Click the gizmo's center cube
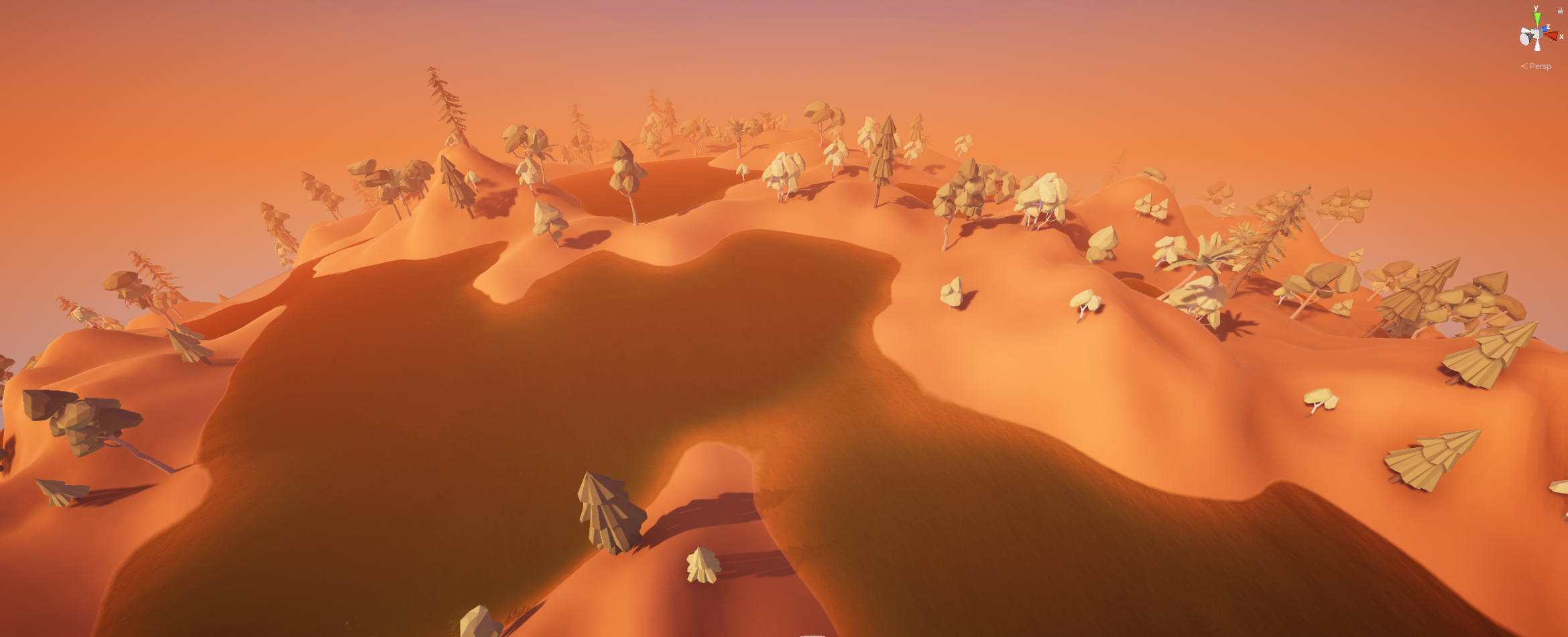Screen dimensions: 1568x637 click(1536, 35)
